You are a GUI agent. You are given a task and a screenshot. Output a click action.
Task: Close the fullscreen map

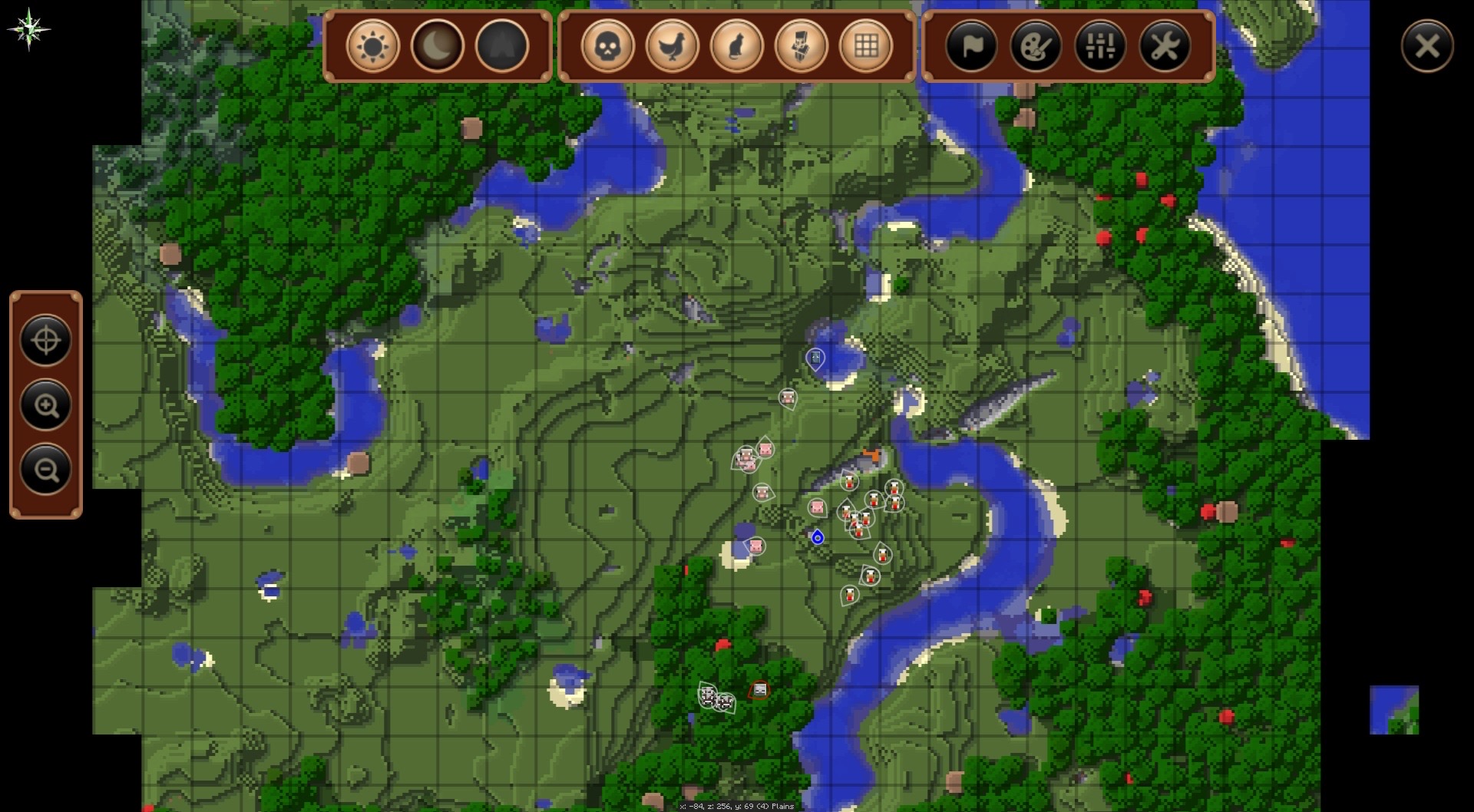coord(1426,46)
